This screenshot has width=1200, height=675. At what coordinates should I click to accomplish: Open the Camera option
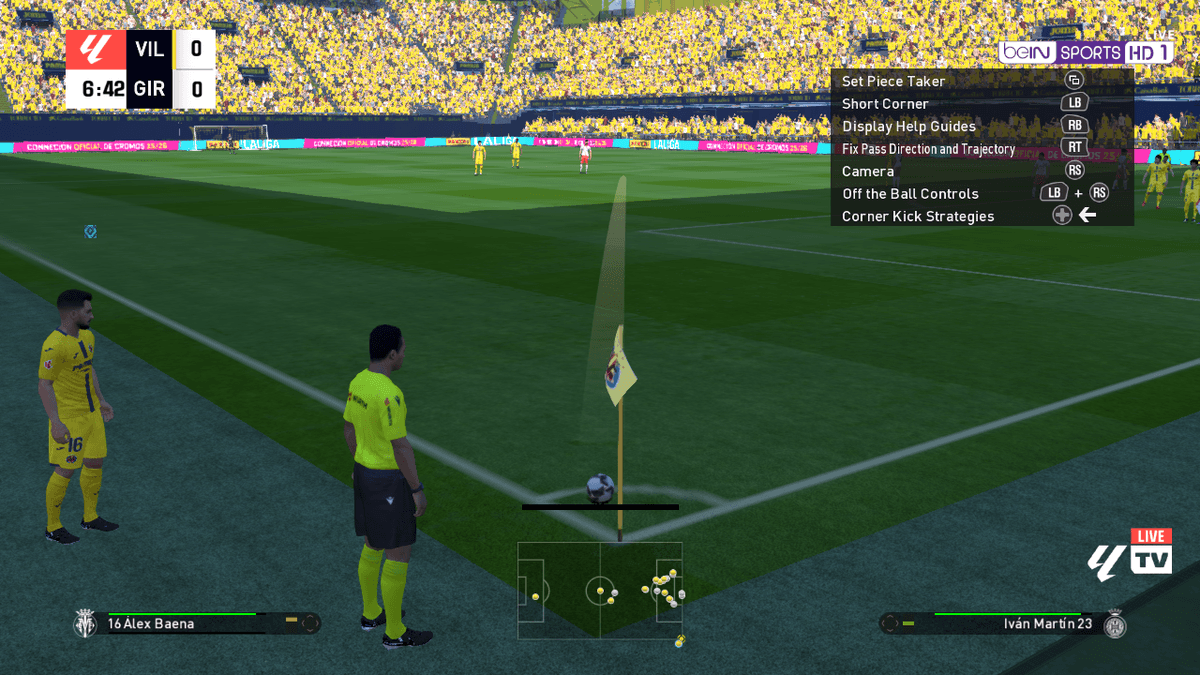coord(868,171)
